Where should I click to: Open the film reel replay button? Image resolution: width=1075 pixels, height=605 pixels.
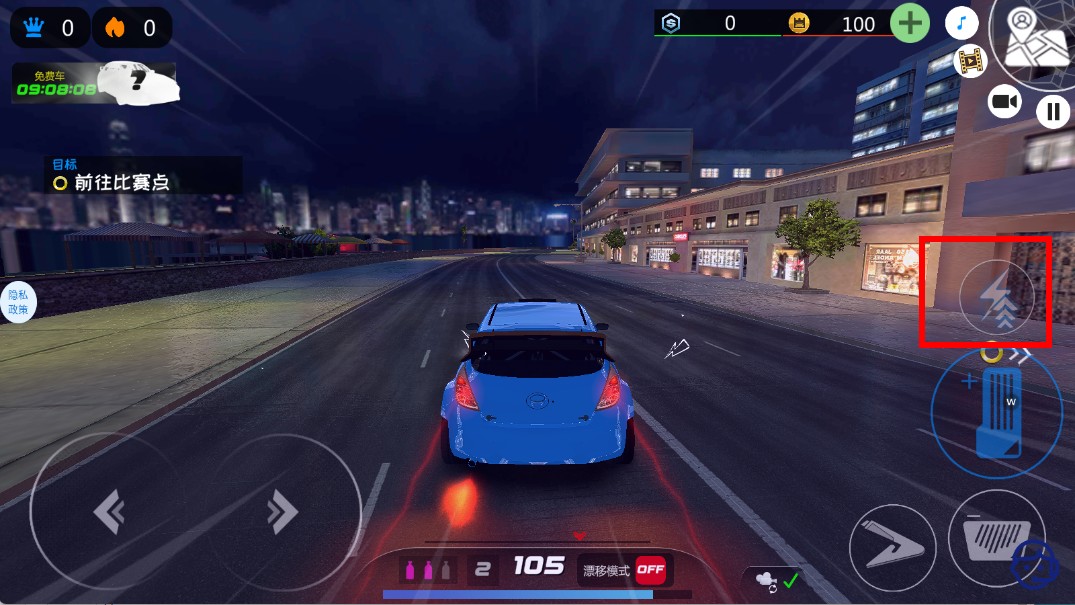(968, 61)
